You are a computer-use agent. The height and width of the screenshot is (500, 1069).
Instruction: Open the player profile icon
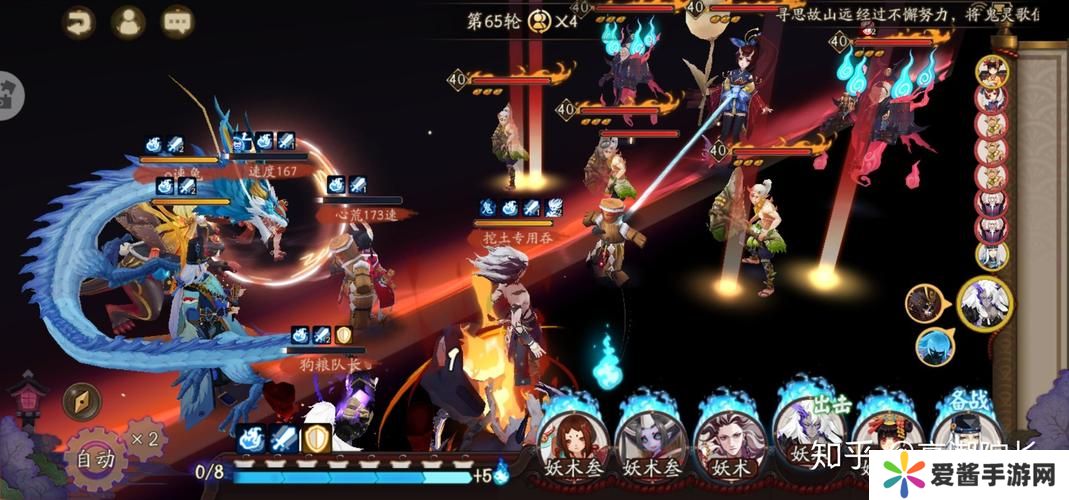(x=128, y=22)
